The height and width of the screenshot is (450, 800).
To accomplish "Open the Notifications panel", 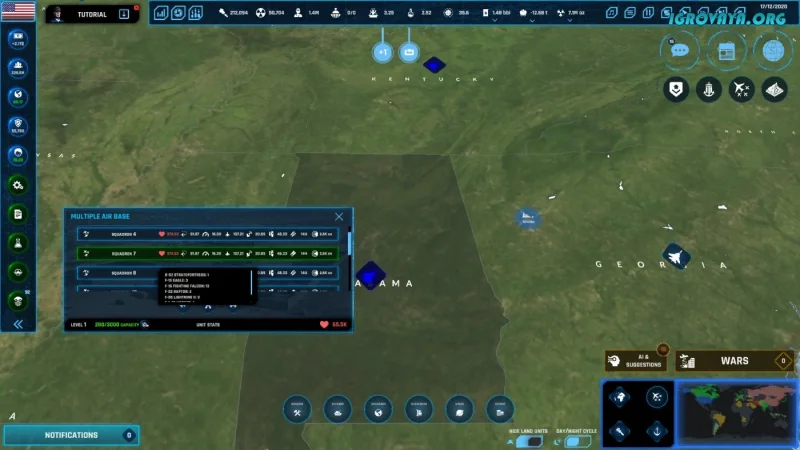I will [x=71, y=435].
